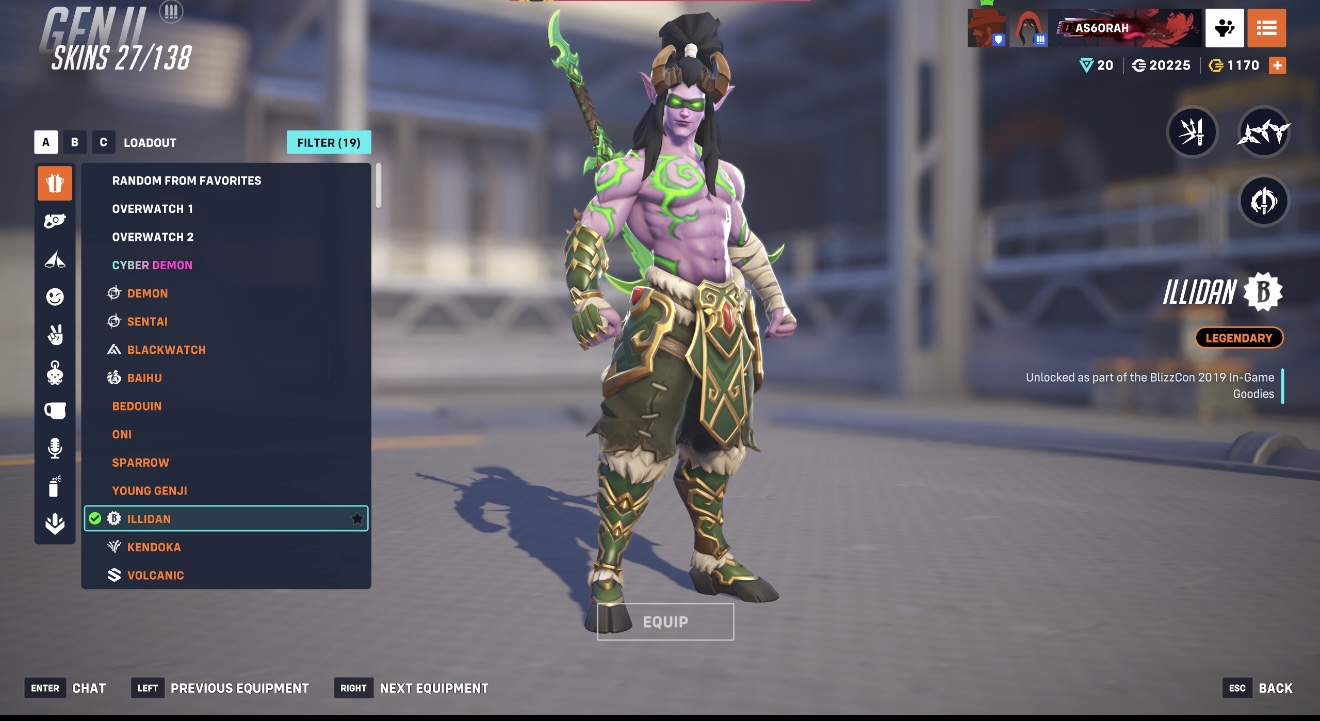
Task: Open the social group icon
Action: 1224,28
